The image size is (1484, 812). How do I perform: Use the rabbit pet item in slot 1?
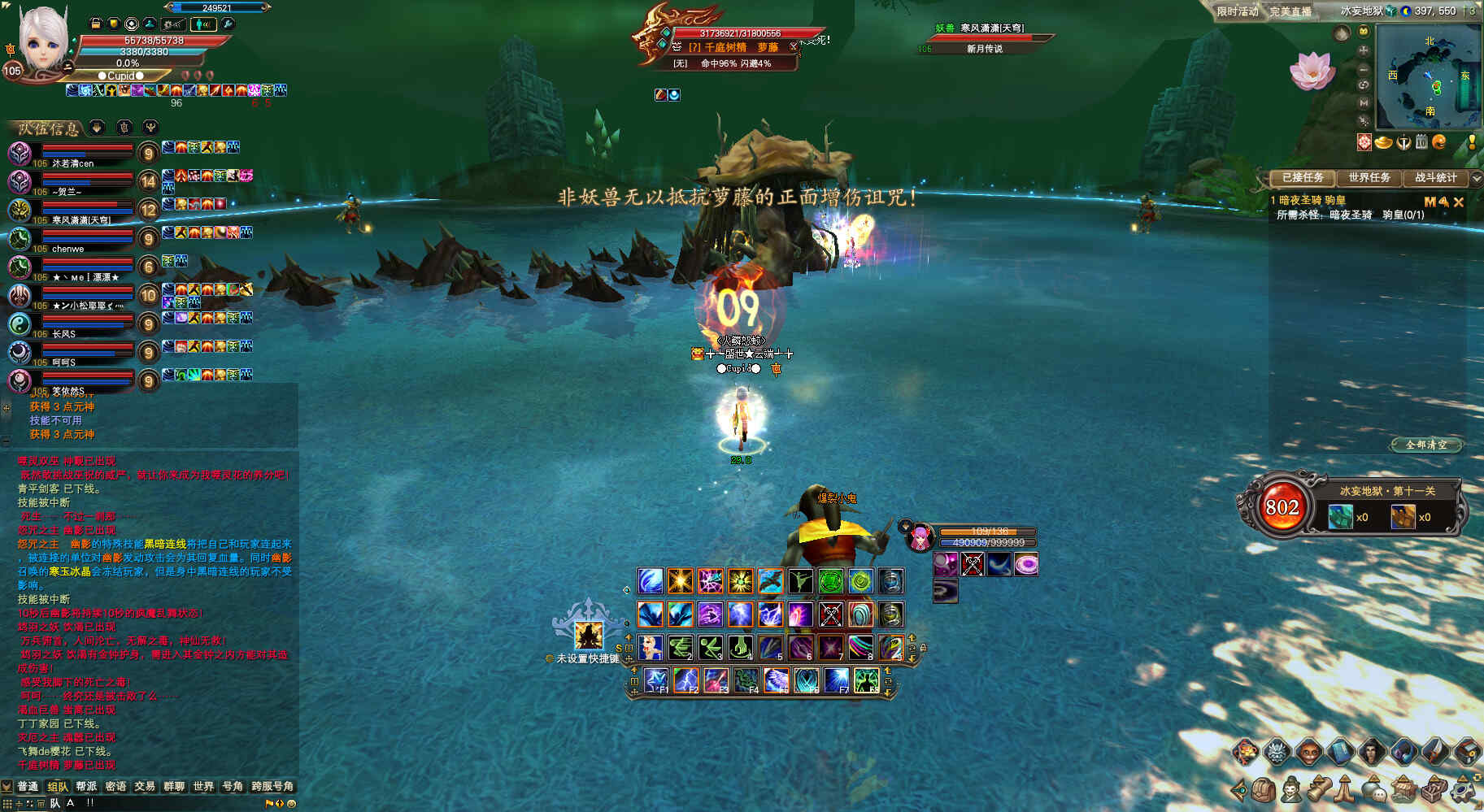tap(650, 647)
